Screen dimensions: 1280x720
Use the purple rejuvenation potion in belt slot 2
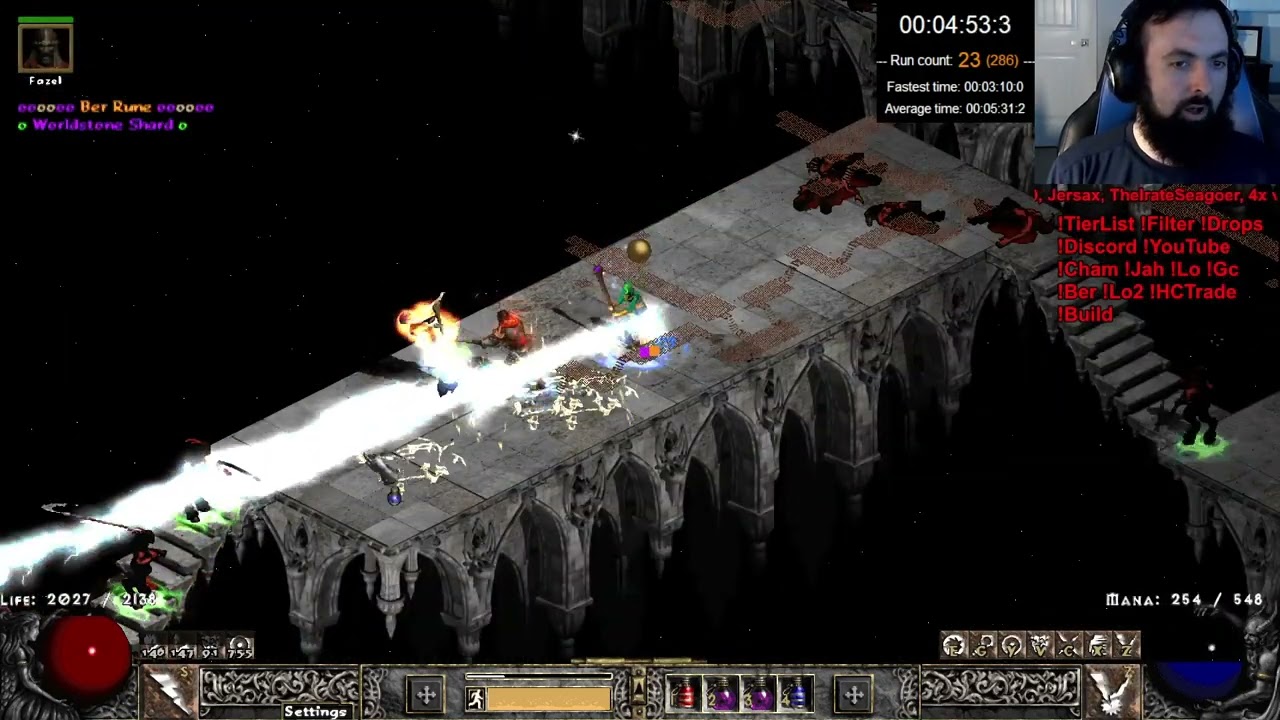[721, 693]
